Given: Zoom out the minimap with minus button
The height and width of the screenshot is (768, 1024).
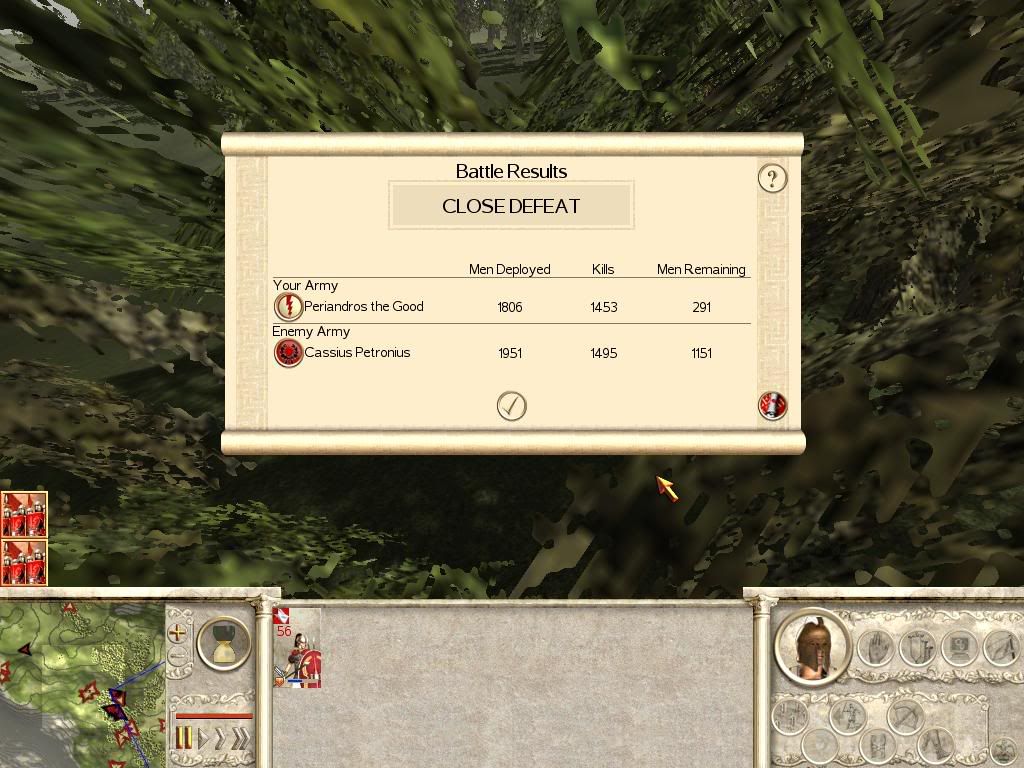Looking at the screenshot, I should click(x=178, y=657).
